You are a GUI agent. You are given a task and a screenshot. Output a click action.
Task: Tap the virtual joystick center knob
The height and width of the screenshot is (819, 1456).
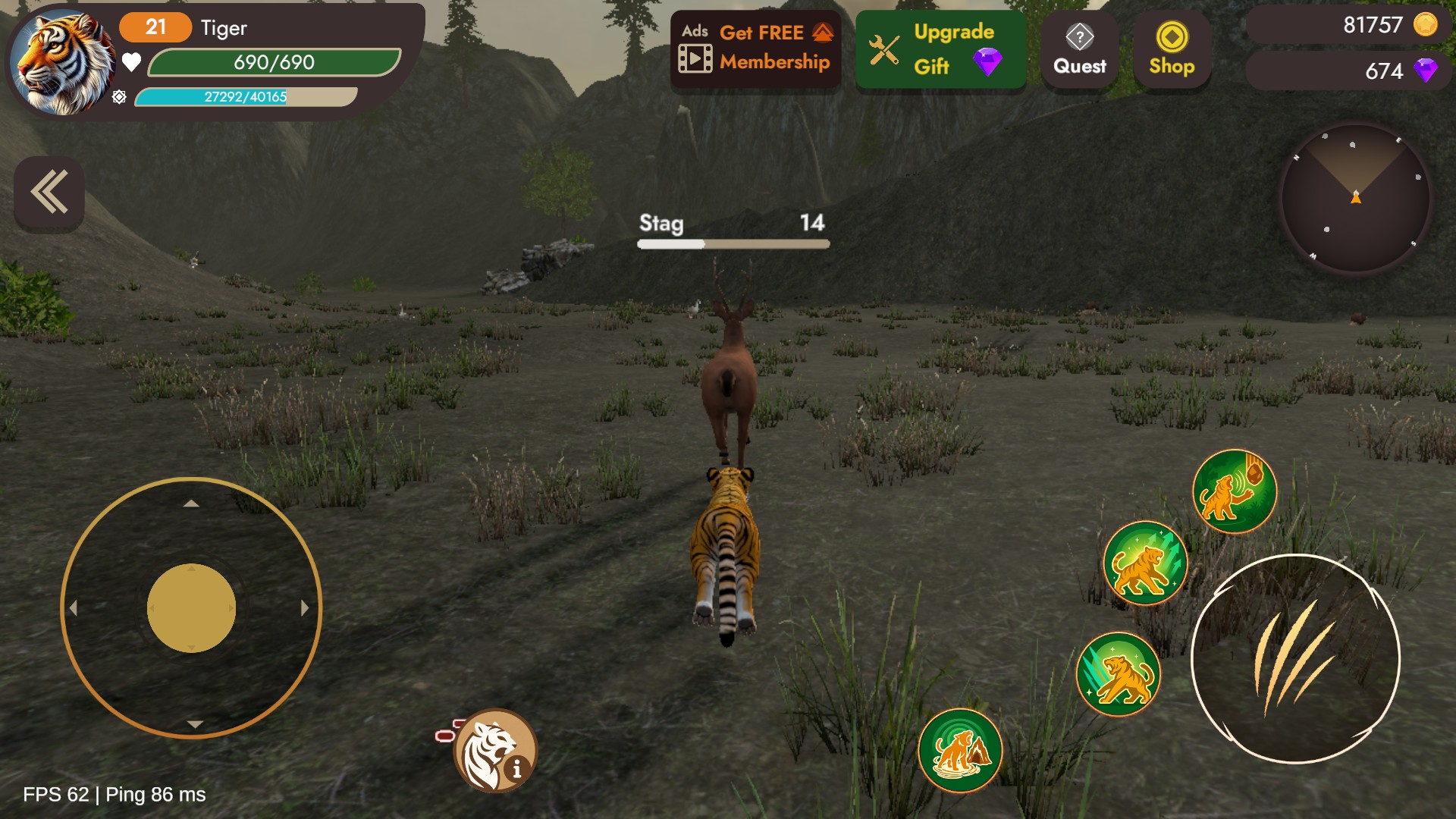tap(191, 607)
